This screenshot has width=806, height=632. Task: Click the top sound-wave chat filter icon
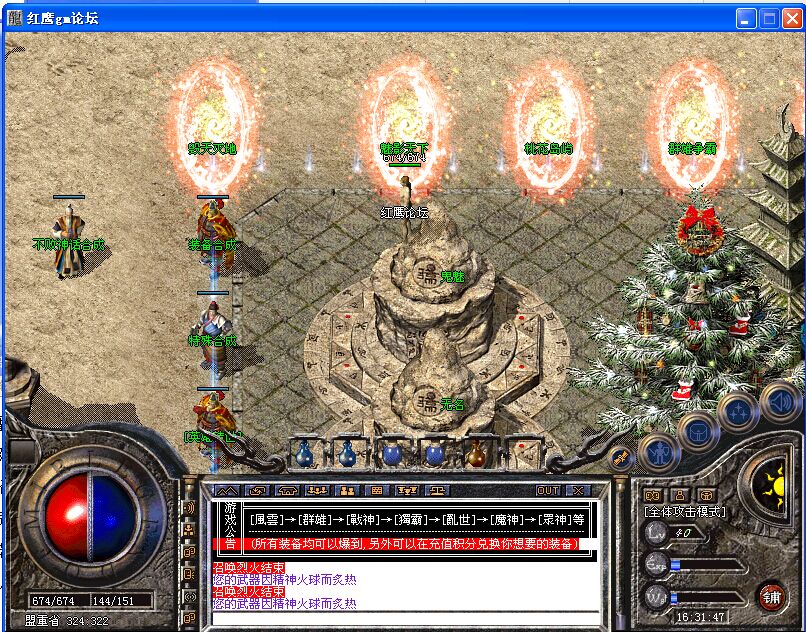[x=189, y=507]
